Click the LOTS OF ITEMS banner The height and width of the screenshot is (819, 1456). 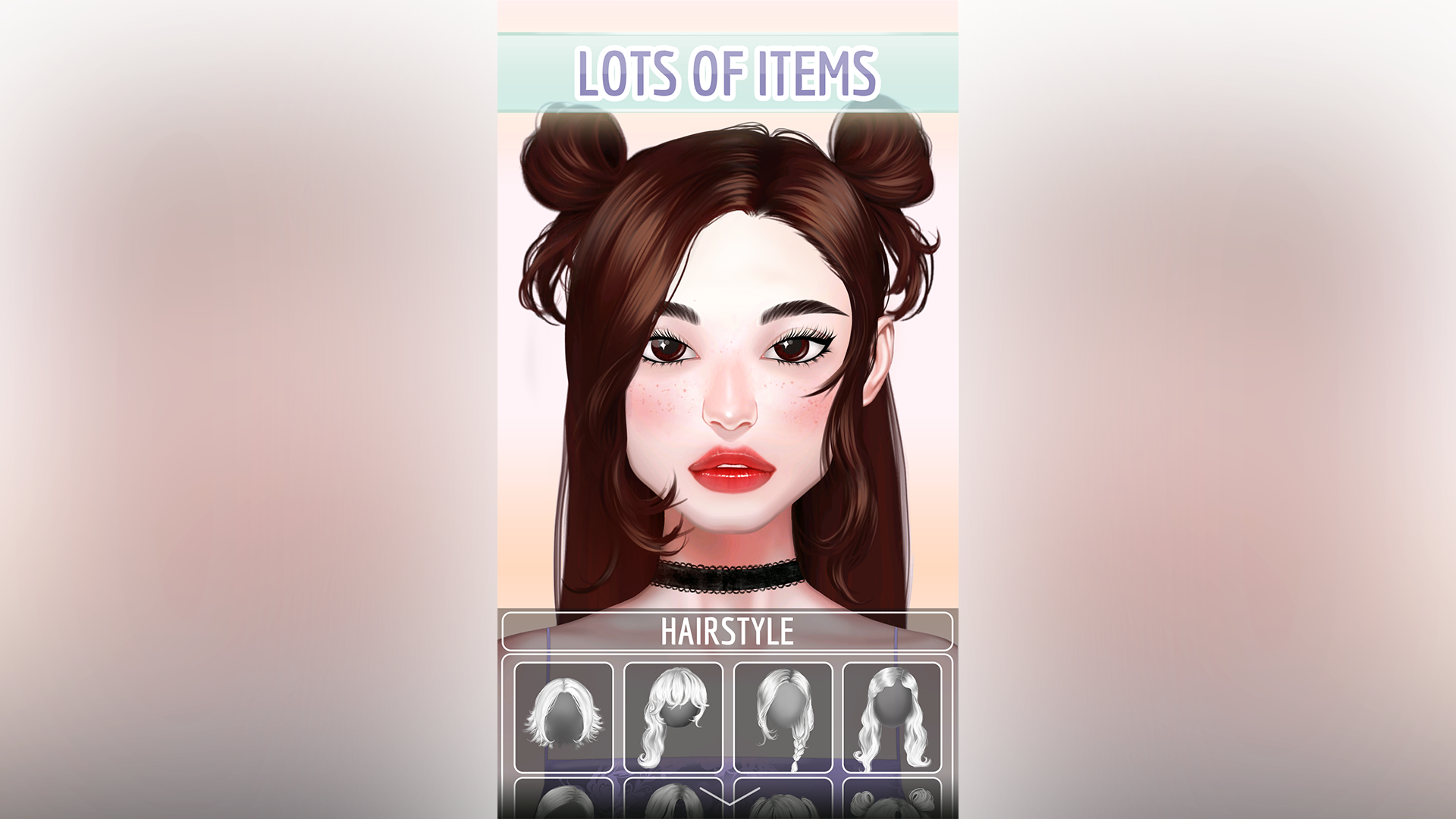point(728,72)
